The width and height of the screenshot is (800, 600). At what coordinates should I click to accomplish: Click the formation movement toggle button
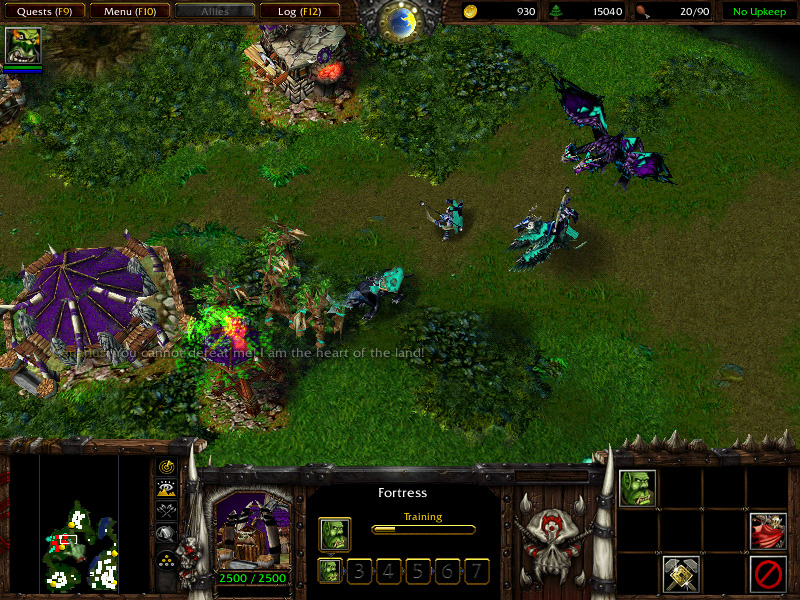(x=166, y=560)
